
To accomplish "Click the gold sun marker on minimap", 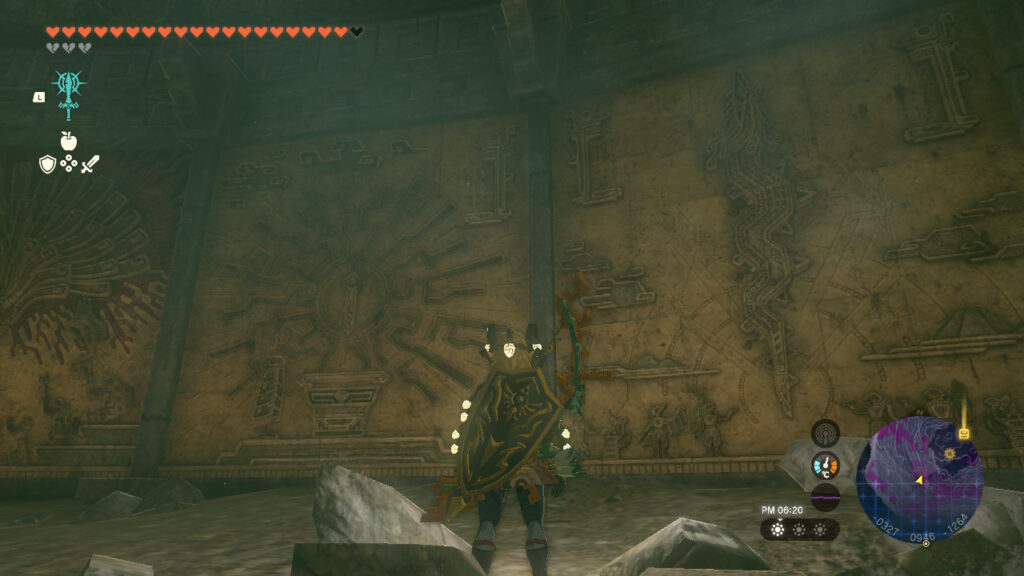I will 949,455.
